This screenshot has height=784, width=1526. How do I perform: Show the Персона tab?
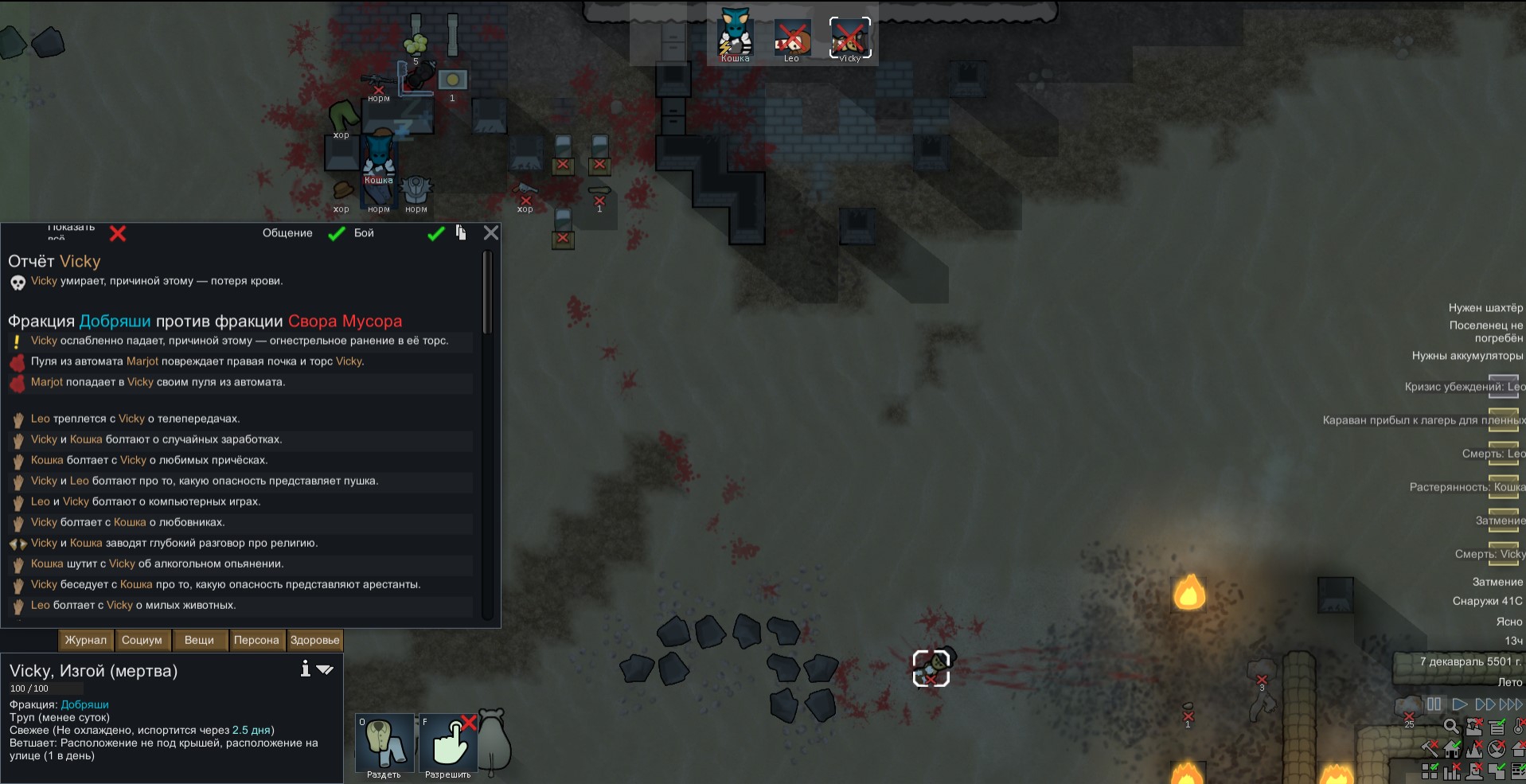click(x=256, y=640)
